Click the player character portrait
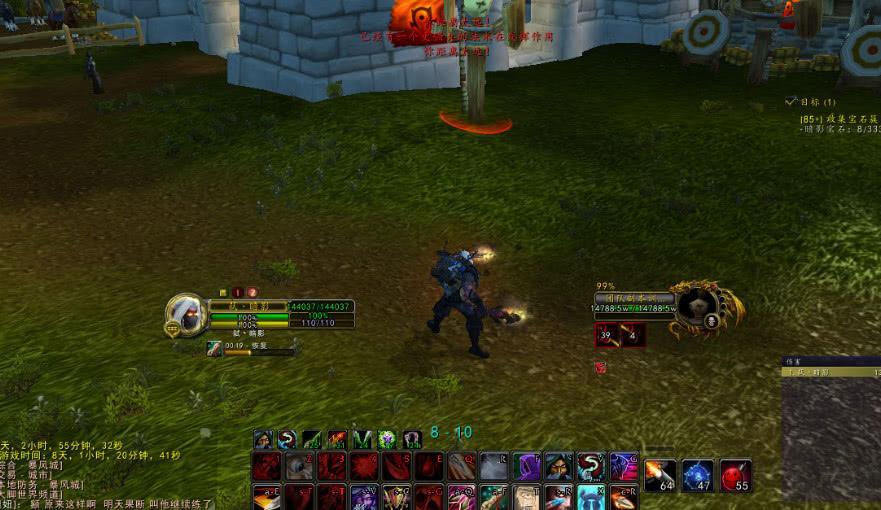The image size is (881, 510). click(187, 314)
